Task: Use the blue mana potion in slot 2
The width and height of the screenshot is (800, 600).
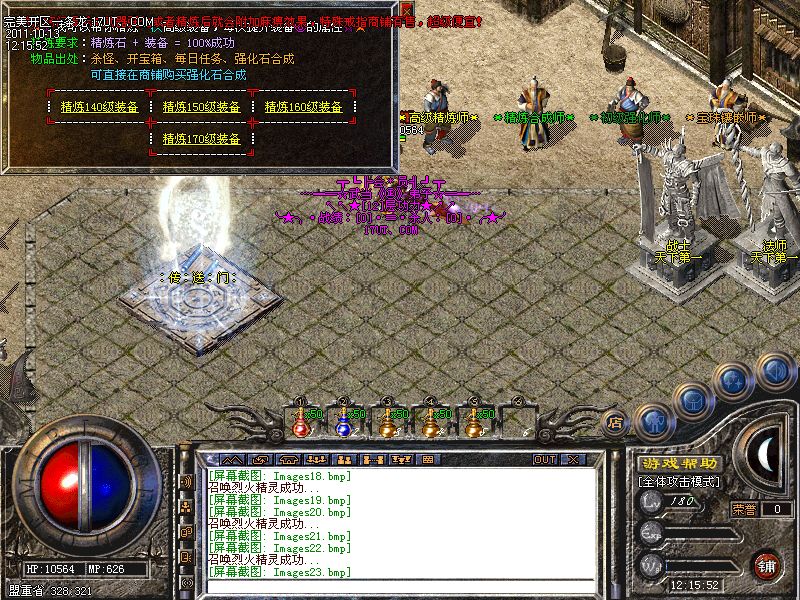Action: coord(343,424)
